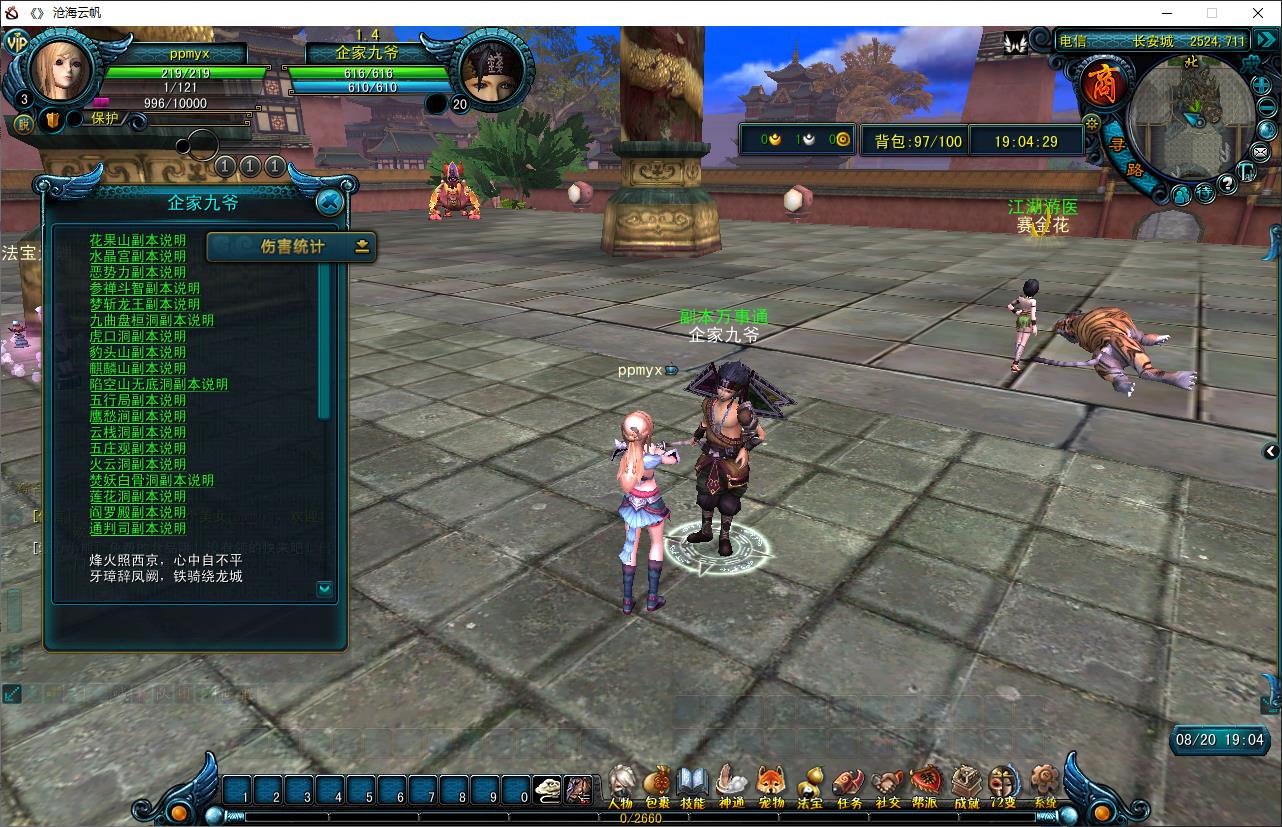Image resolution: width=1282 pixels, height=827 pixels.
Task: Open the 宠物 pet menu
Action: [771, 785]
